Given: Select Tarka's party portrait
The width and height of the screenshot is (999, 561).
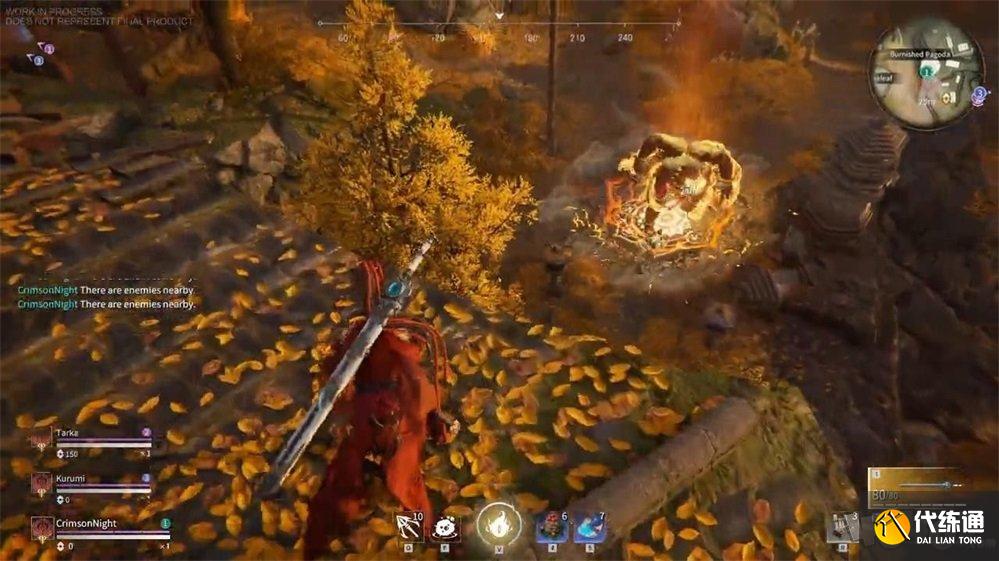Looking at the screenshot, I should 42,438.
